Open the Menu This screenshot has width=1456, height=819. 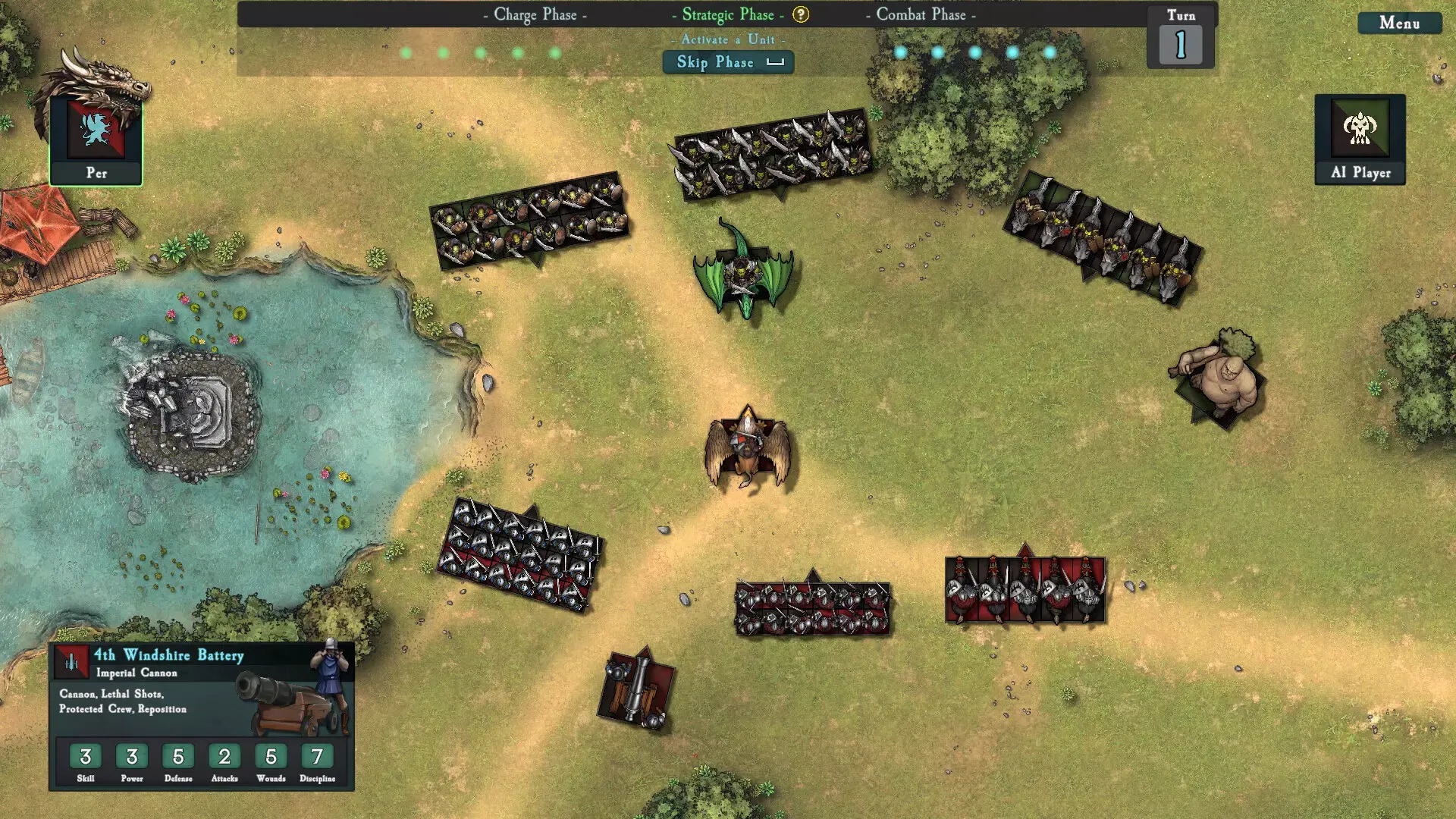coord(1399,24)
